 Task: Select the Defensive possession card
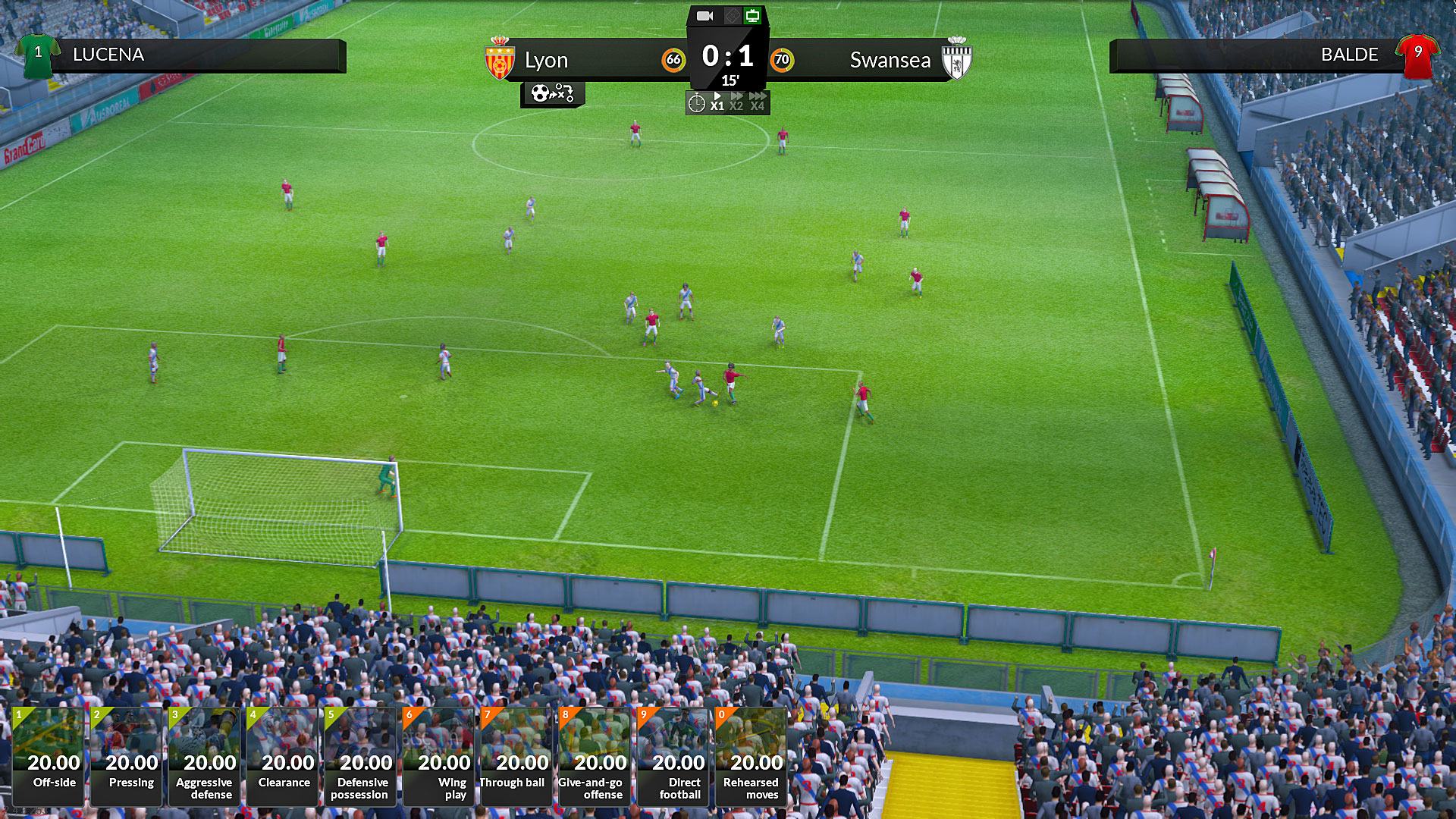point(360,756)
